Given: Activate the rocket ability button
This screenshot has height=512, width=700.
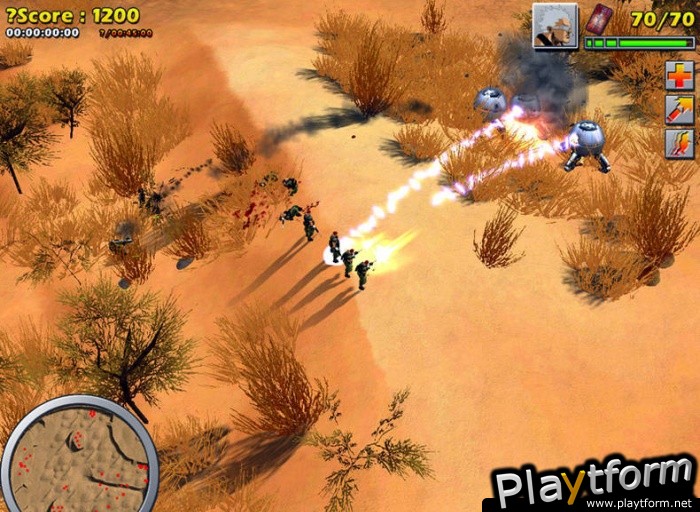Looking at the screenshot, I should tap(679, 109).
